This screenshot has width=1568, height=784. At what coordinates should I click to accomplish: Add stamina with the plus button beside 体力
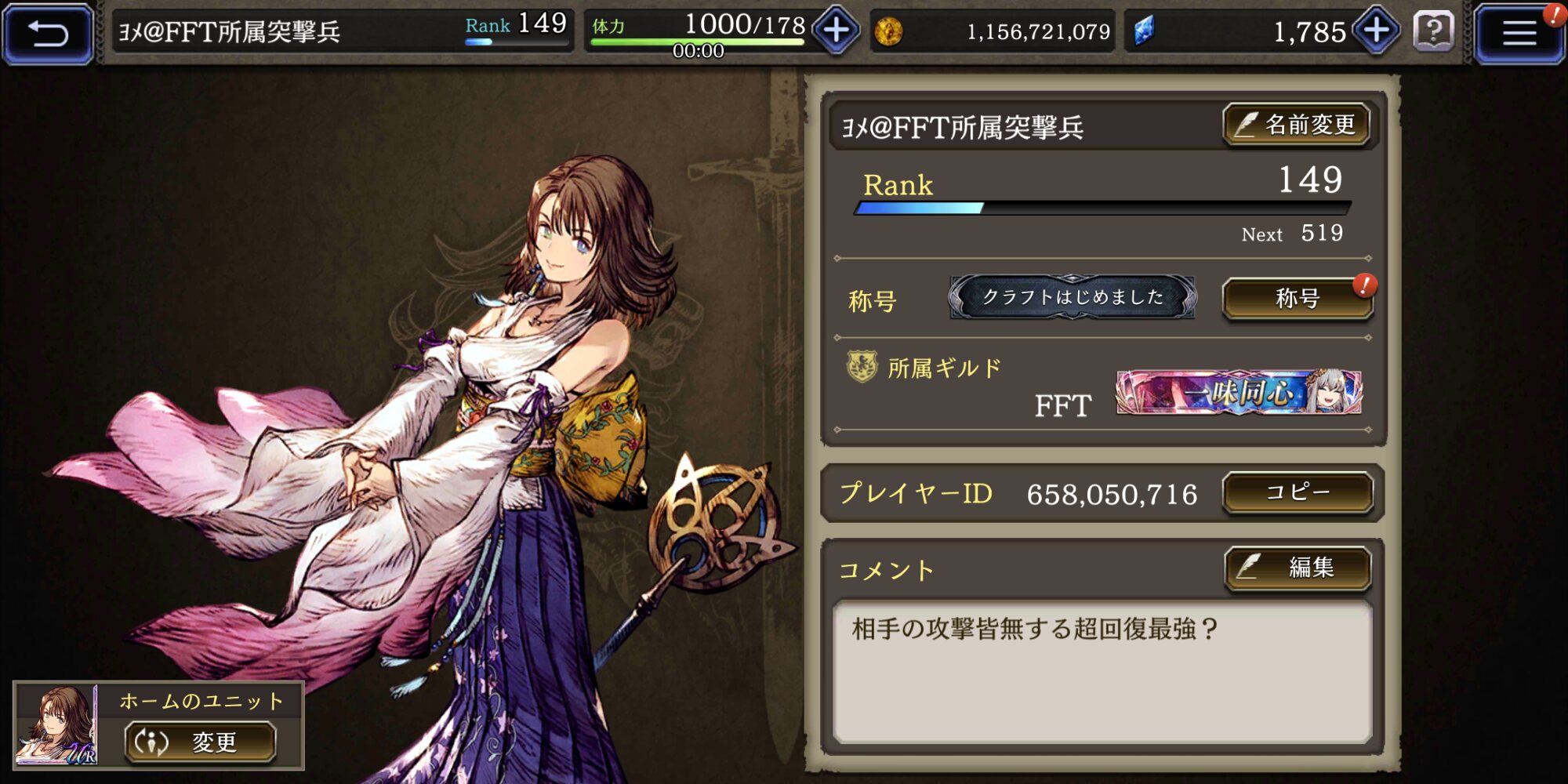[836, 31]
